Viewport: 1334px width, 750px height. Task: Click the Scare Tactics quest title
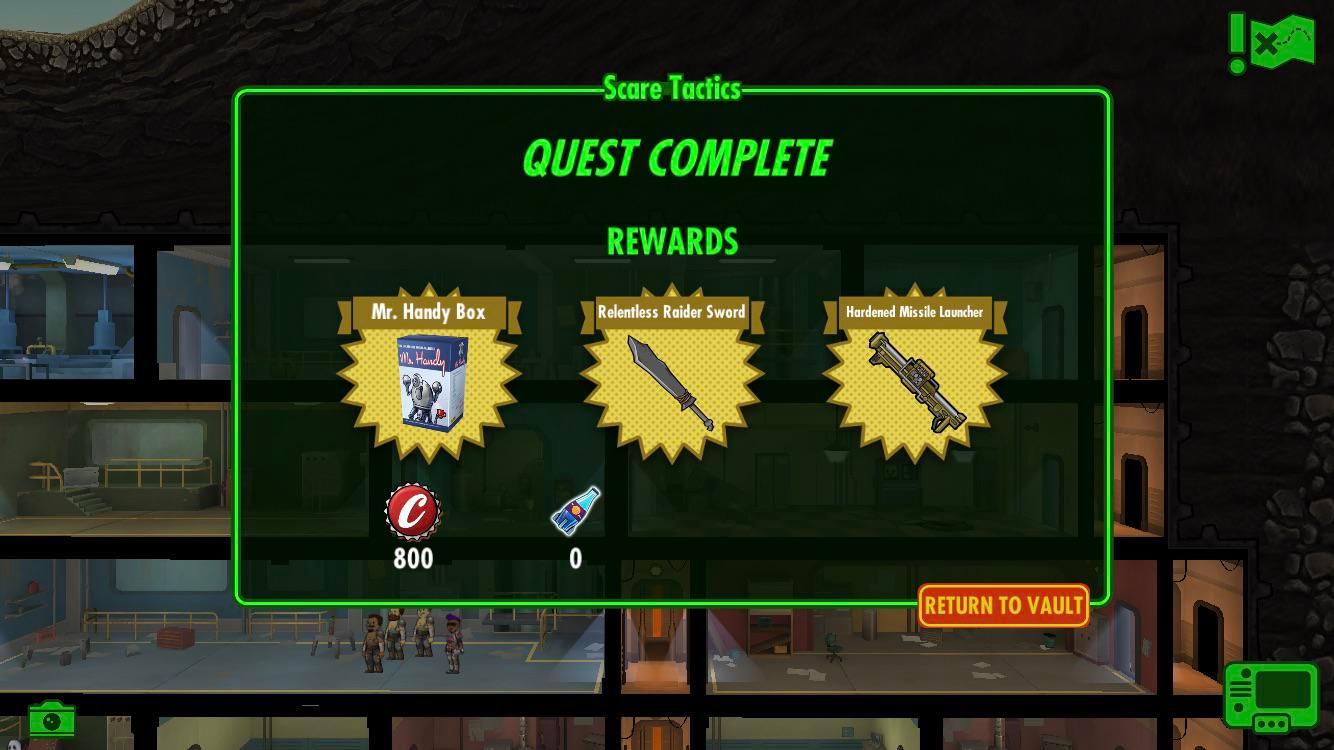pyautogui.click(x=671, y=88)
